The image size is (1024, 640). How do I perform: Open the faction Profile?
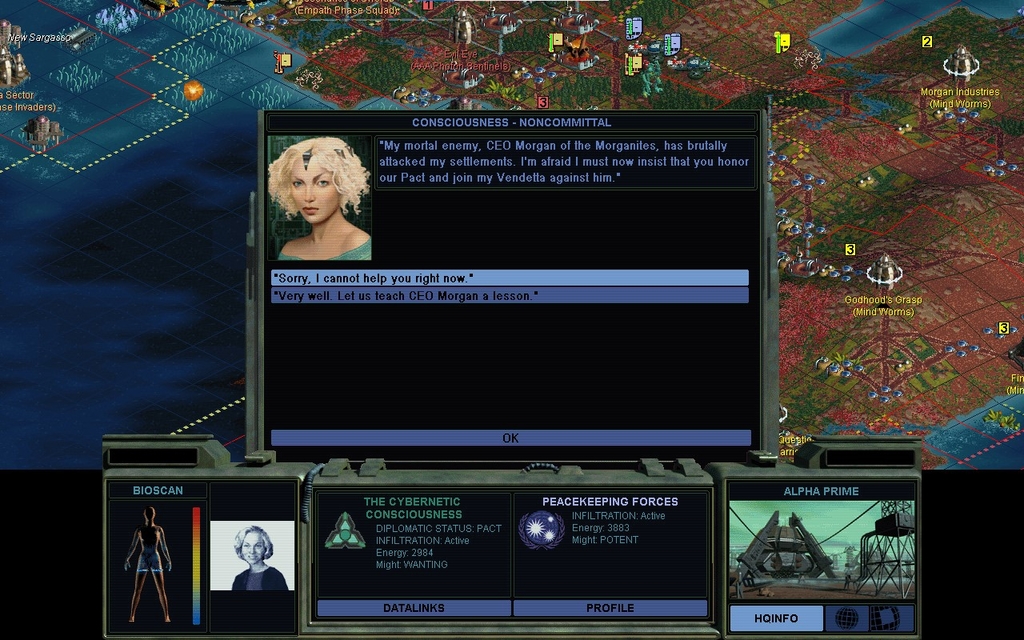click(610, 608)
